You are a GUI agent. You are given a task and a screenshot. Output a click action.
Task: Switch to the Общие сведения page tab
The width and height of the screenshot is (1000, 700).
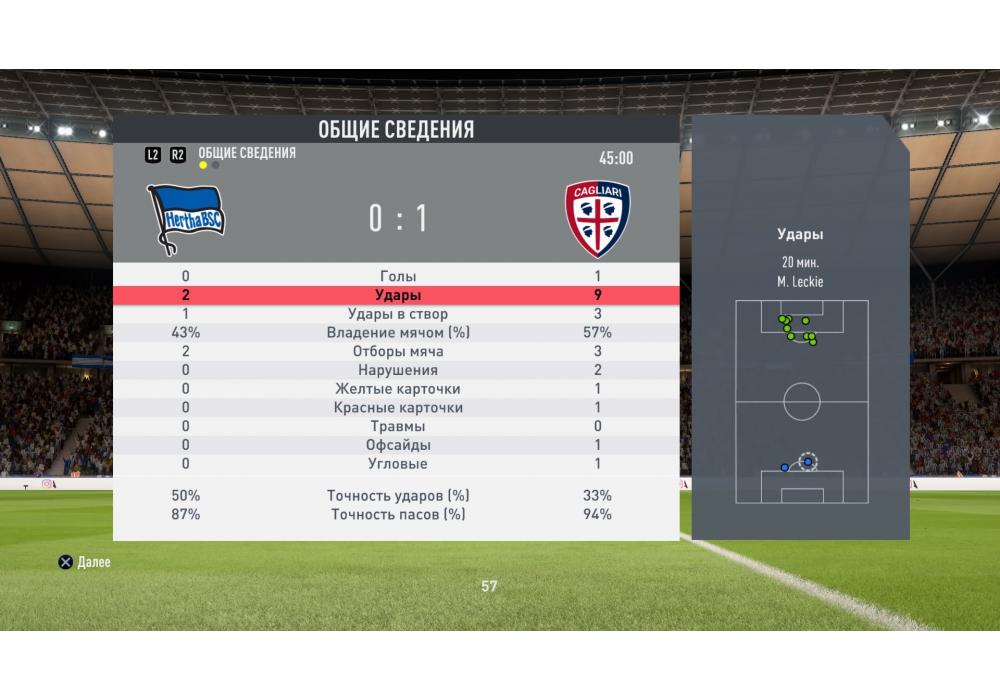pos(247,153)
